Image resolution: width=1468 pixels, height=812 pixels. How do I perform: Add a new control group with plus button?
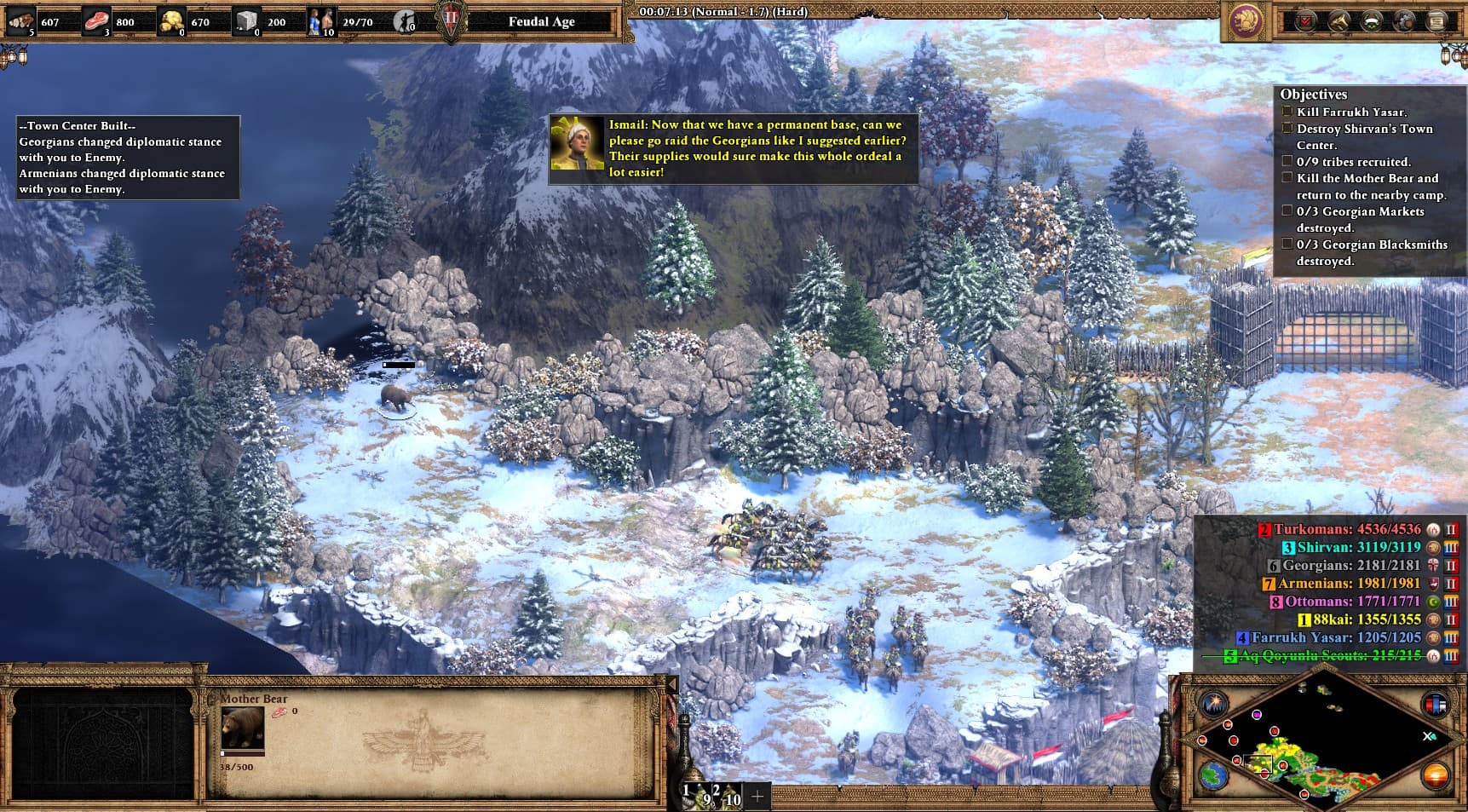pyautogui.click(x=757, y=796)
